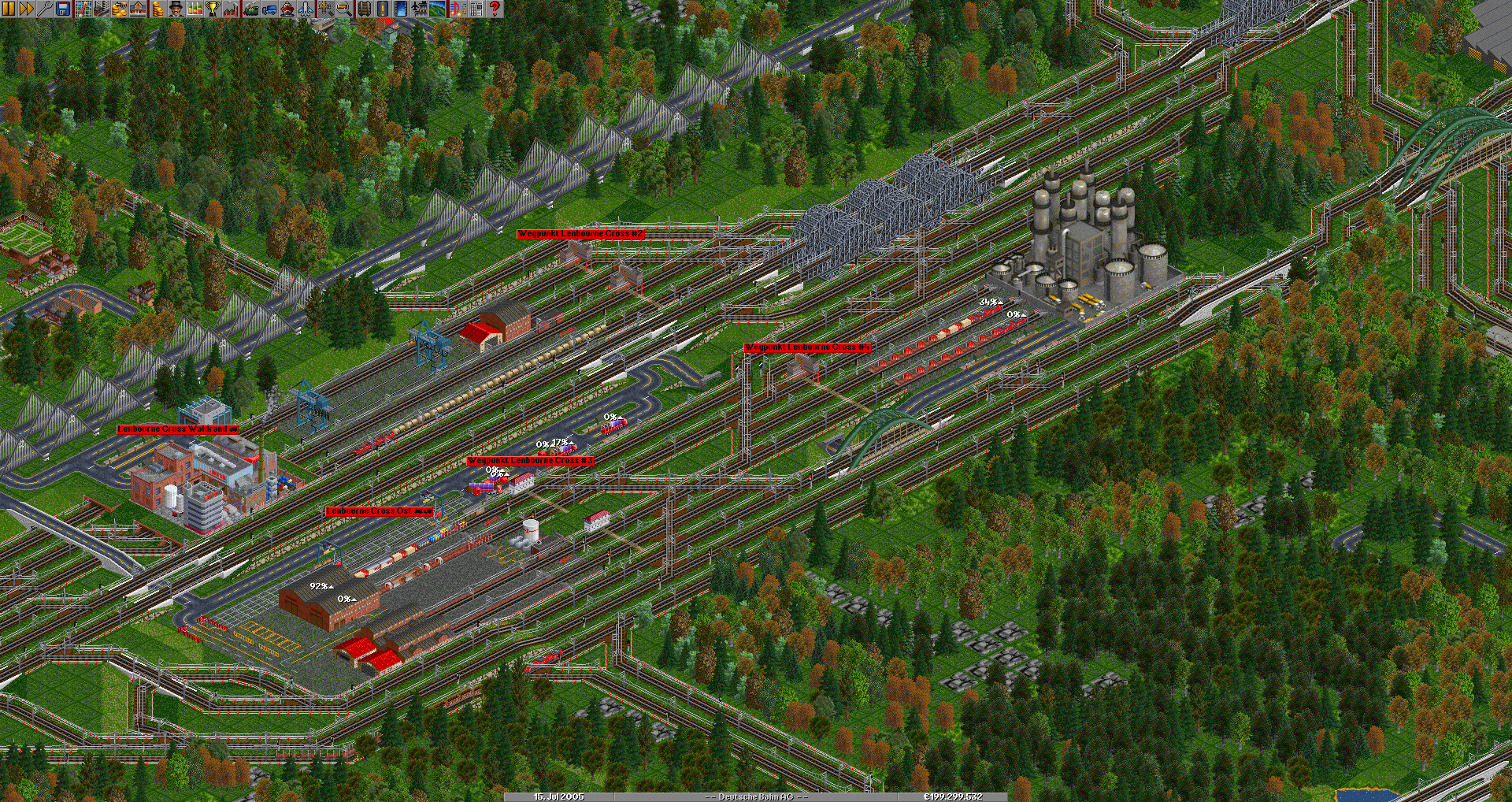Open the town directory
The height and width of the screenshot is (802, 1512).
pyautogui.click(x=101, y=9)
